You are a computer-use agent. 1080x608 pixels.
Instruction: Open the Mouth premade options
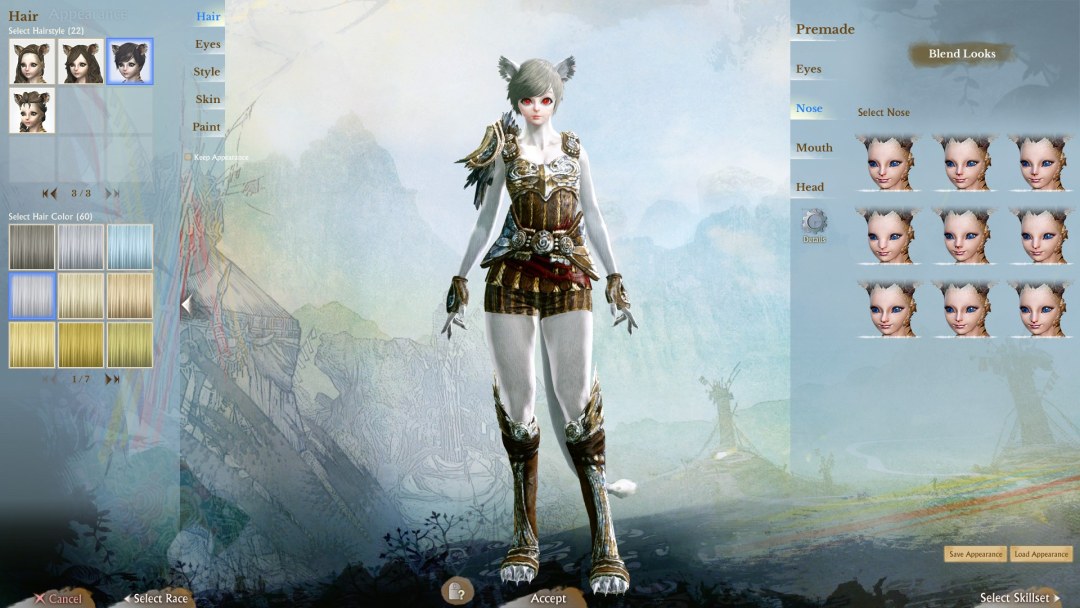[x=814, y=147]
